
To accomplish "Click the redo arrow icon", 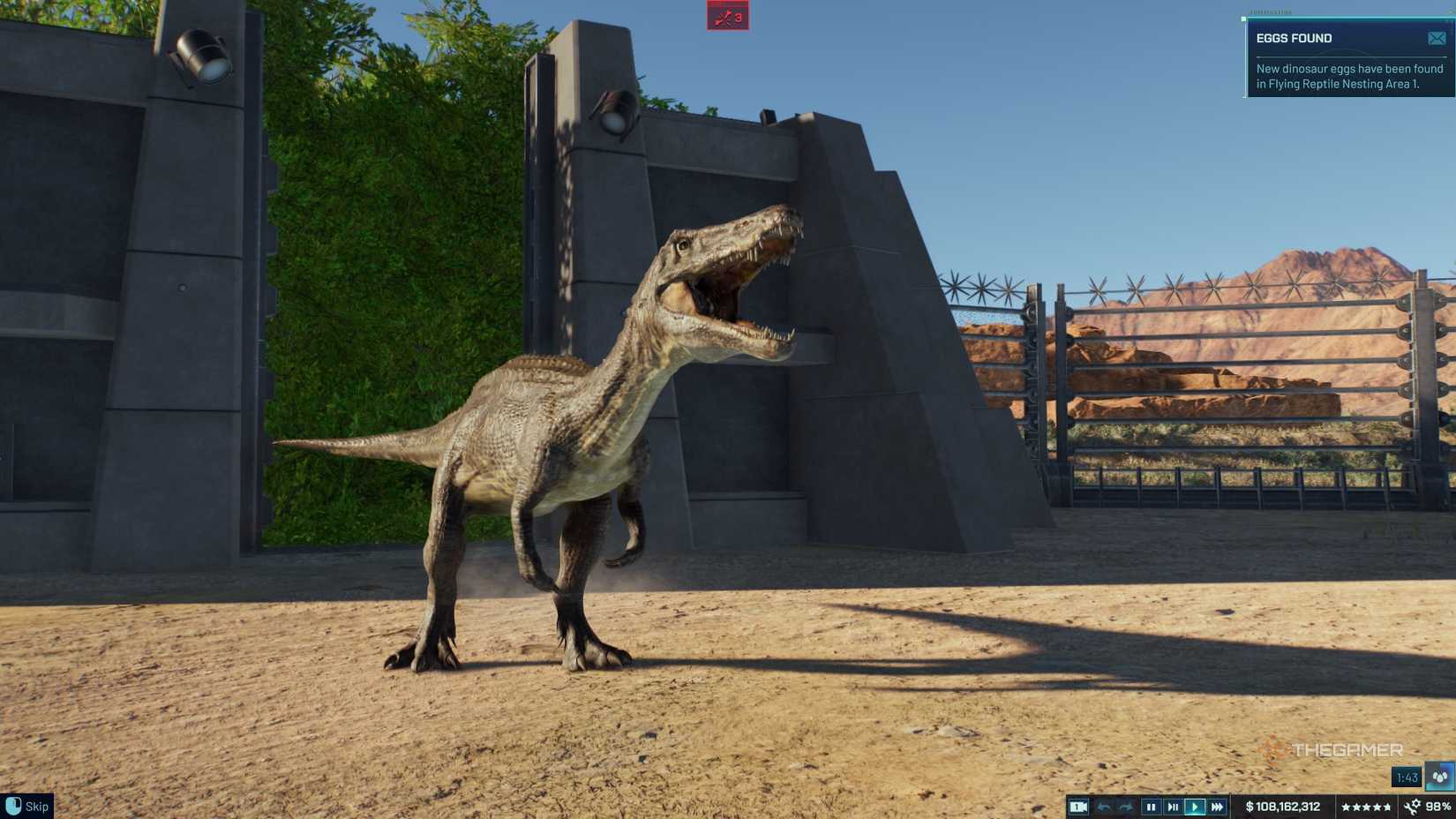I will coord(1126,806).
